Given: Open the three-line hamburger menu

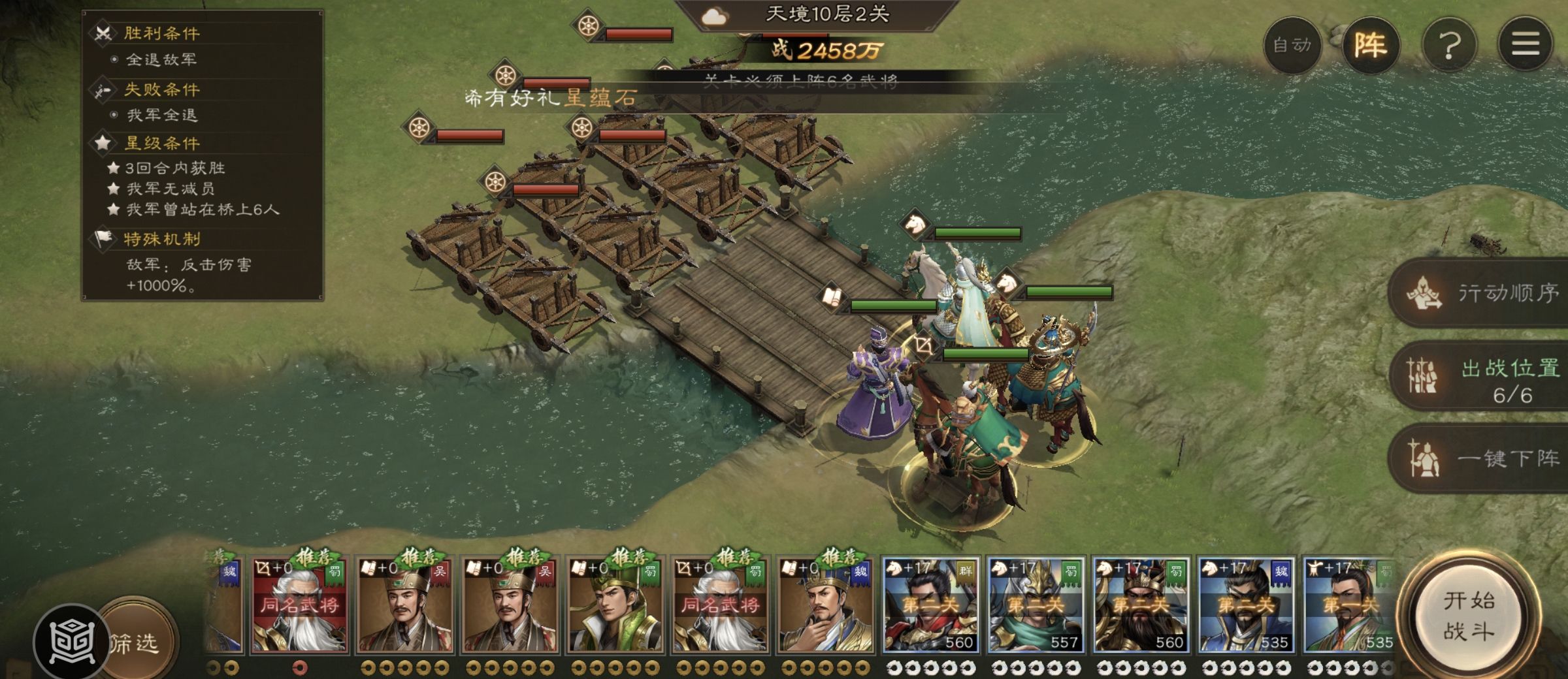Looking at the screenshot, I should coord(1526,45).
